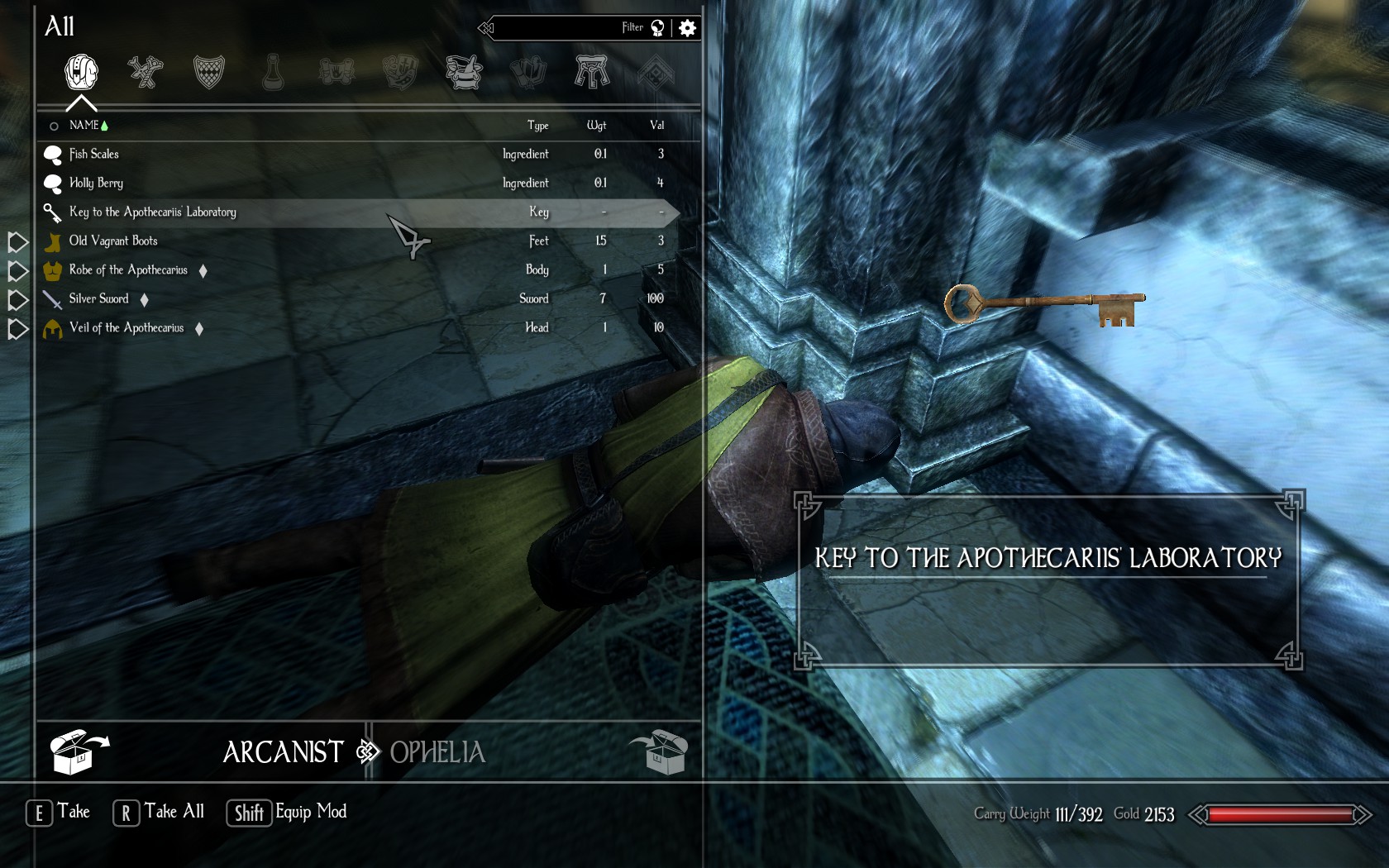This screenshot has width=1389, height=868.
Task: Show the Arcanist container contents
Action: [x=283, y=752]
